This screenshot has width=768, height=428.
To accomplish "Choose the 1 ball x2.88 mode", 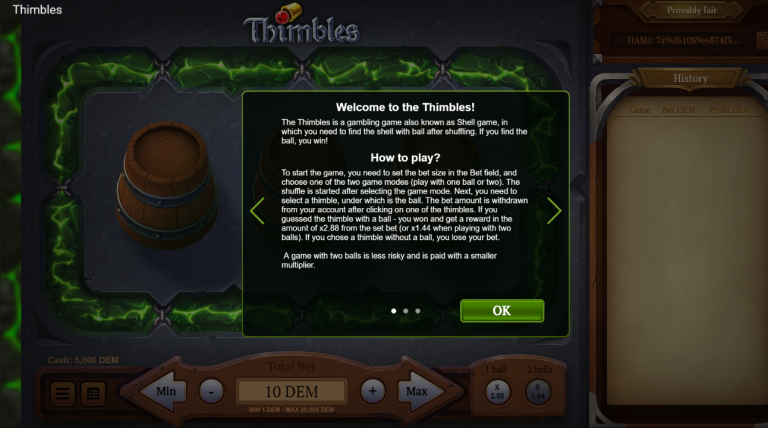I will [495, 392].
